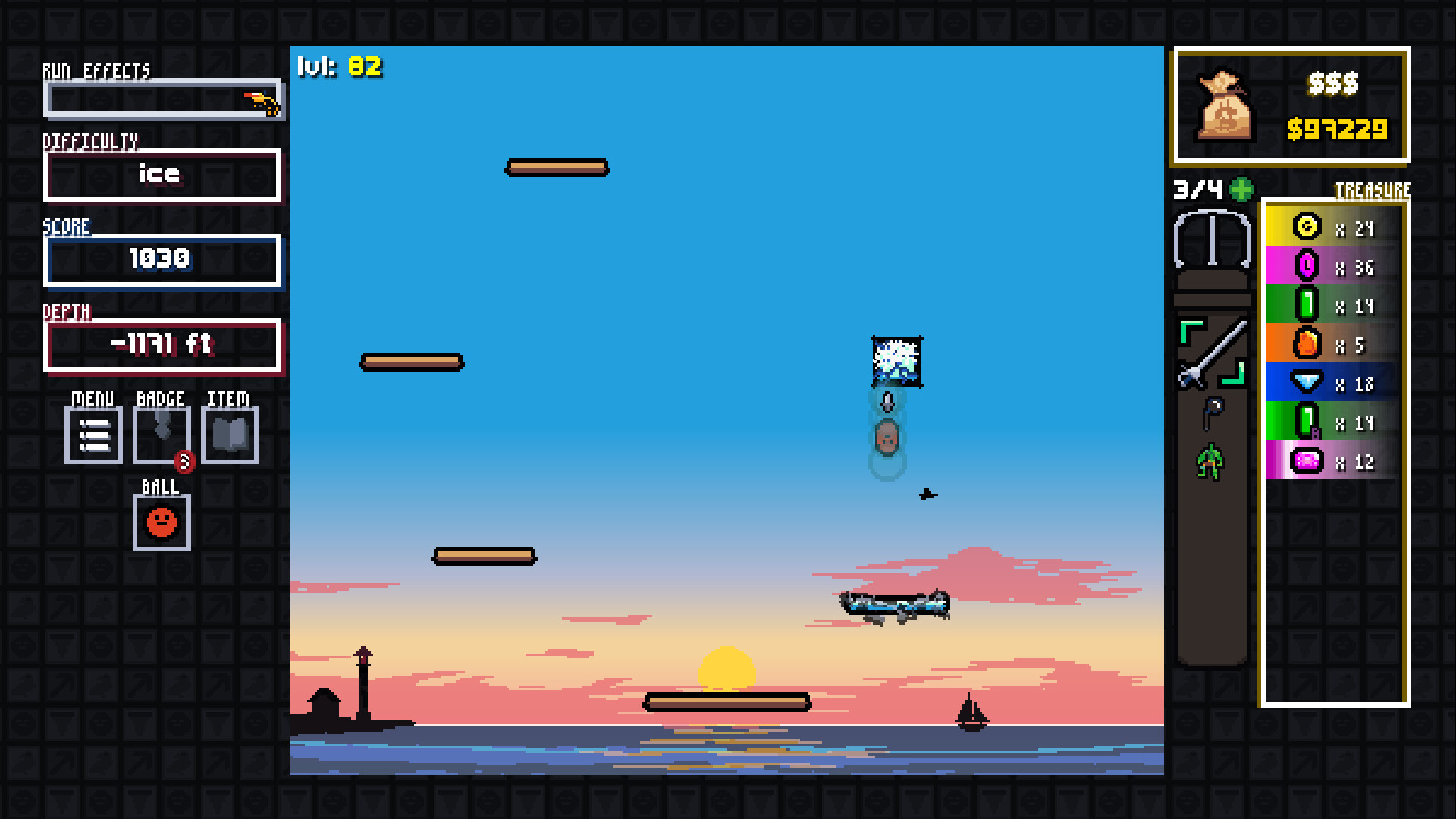
Task: Click the magenta gem x 36 count row
Action: [x=1331, y=266]
